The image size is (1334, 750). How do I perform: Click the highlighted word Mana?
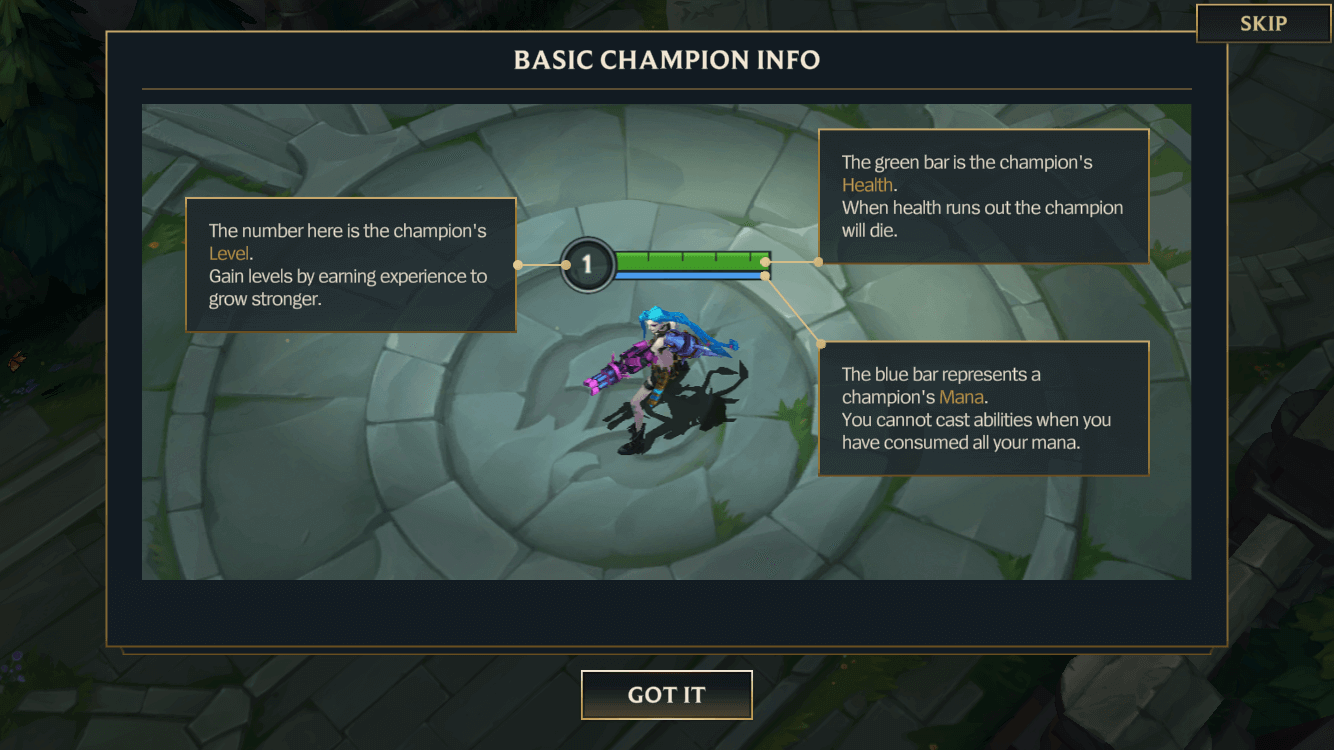[961, 396]
